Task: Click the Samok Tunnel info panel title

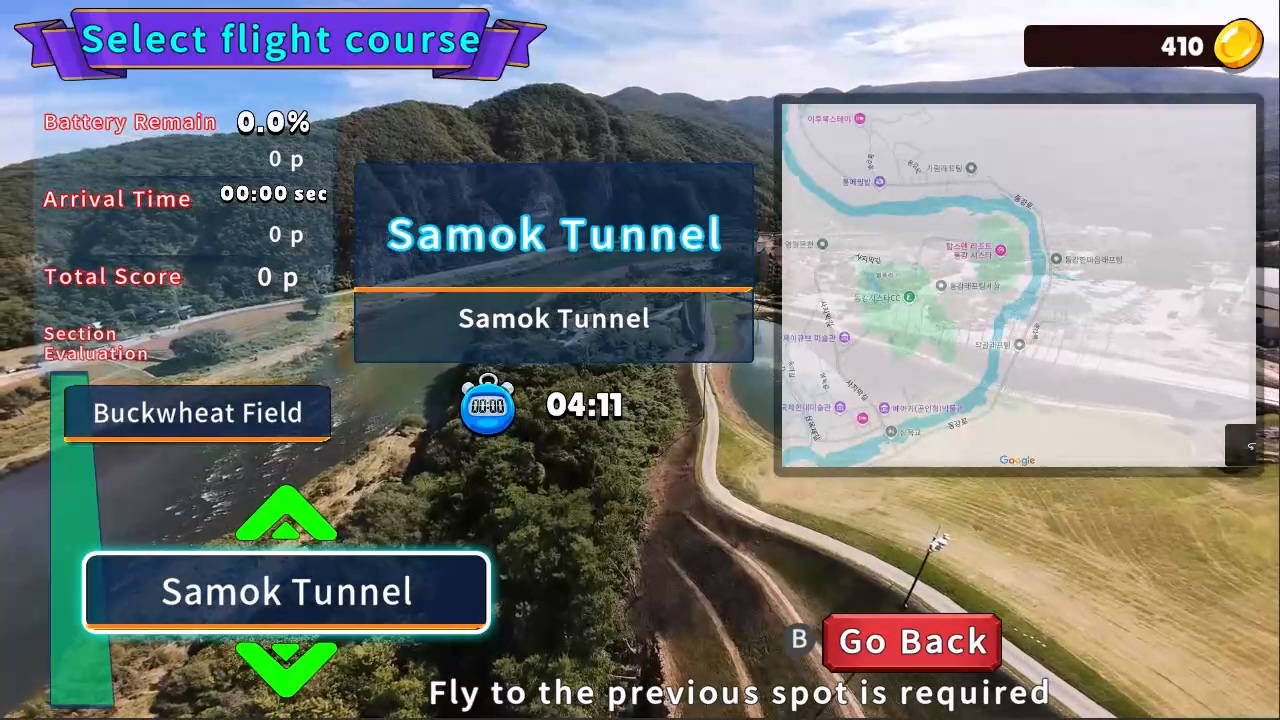Action: [554, 234]
